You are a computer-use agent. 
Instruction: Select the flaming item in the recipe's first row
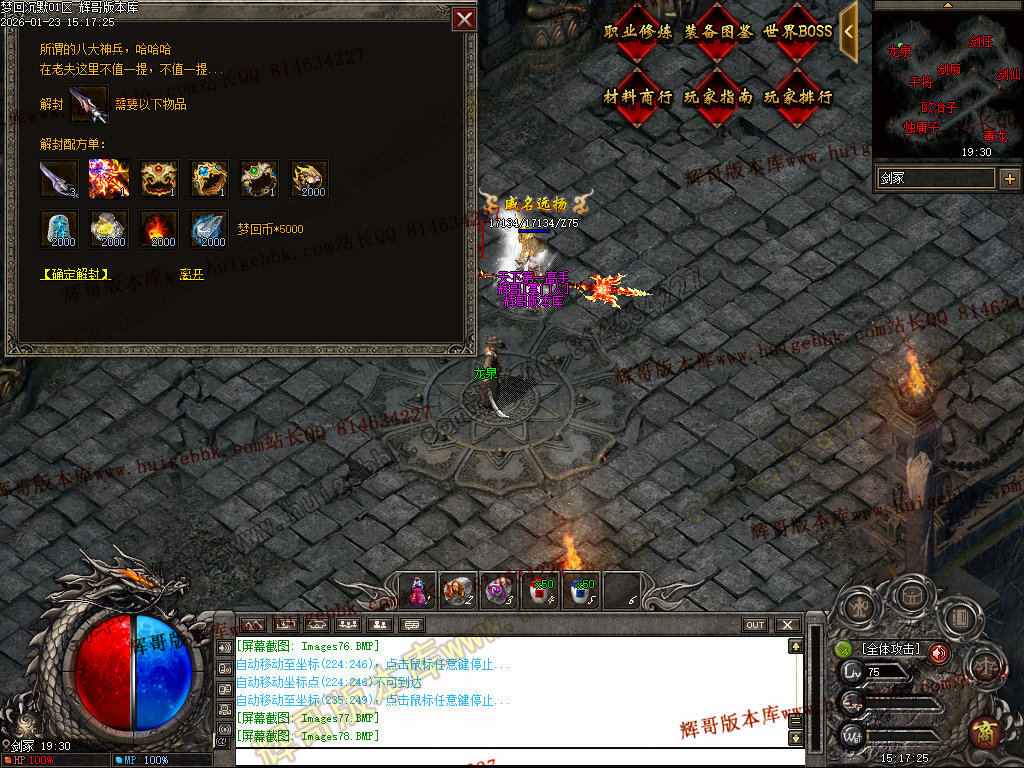tap(108, 178)
